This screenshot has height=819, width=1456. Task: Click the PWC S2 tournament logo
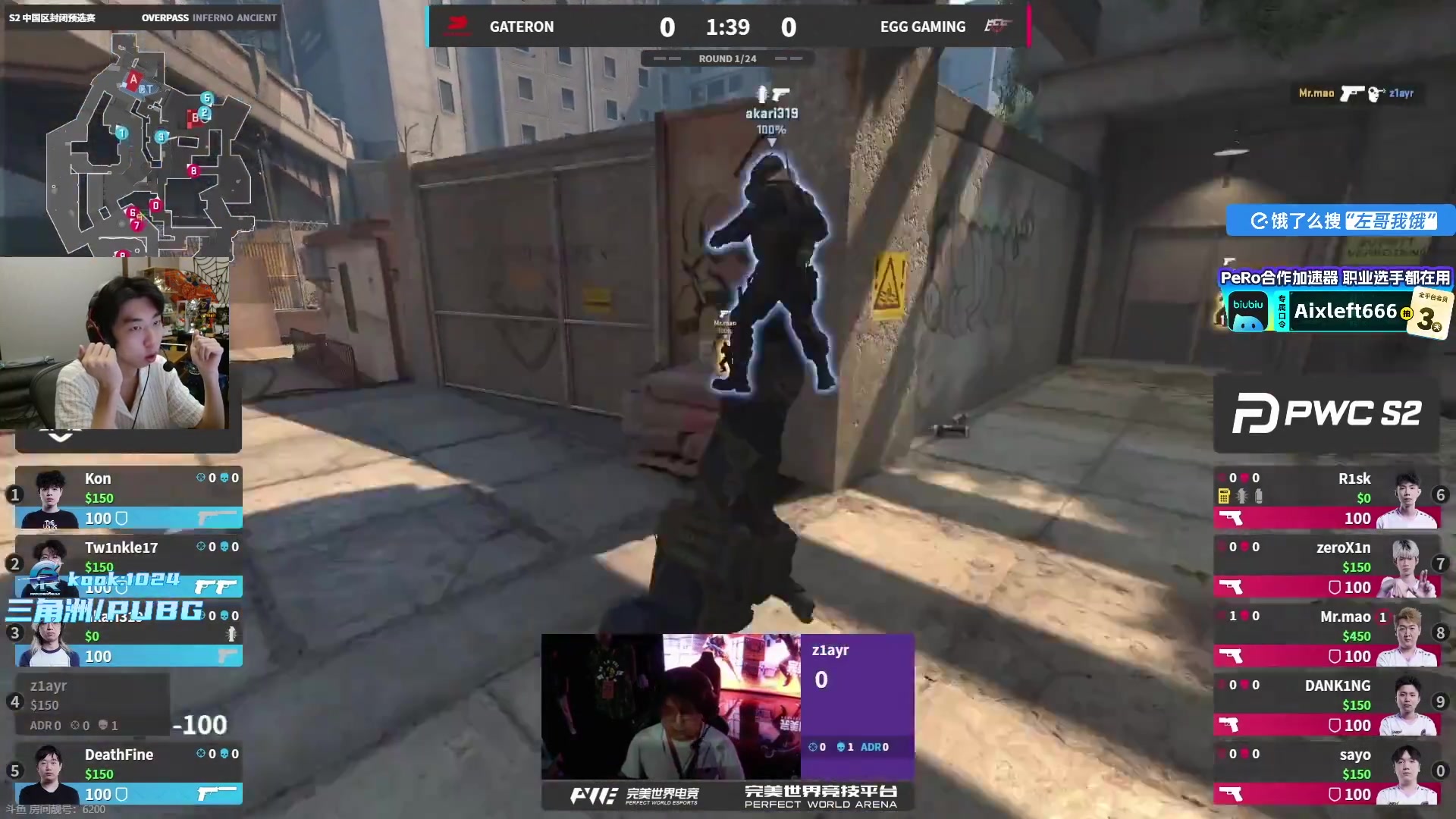coord(1326,413)
